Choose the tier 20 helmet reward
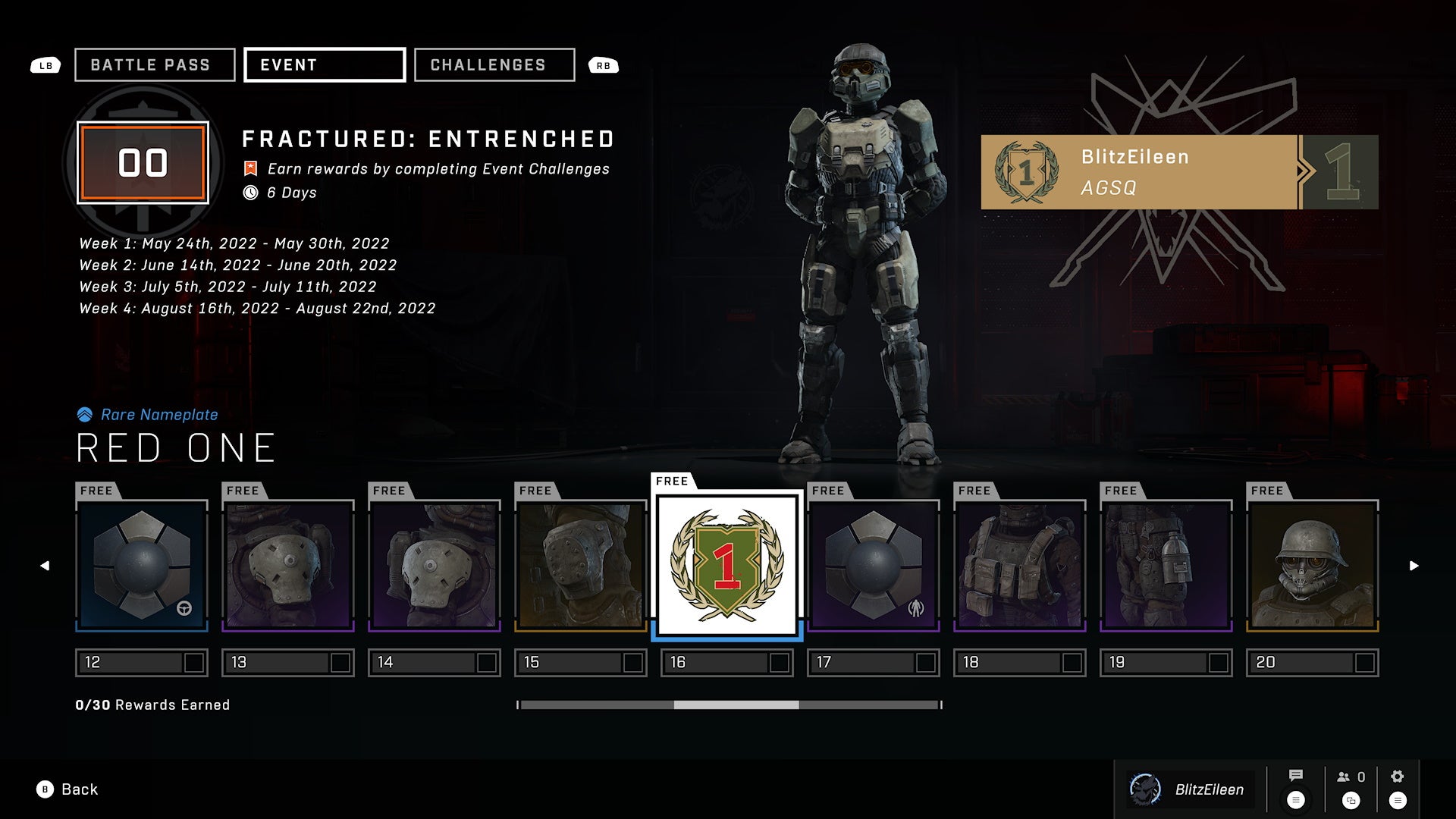The width and height of the screenshot is (1456, 819). (1313, 566)
